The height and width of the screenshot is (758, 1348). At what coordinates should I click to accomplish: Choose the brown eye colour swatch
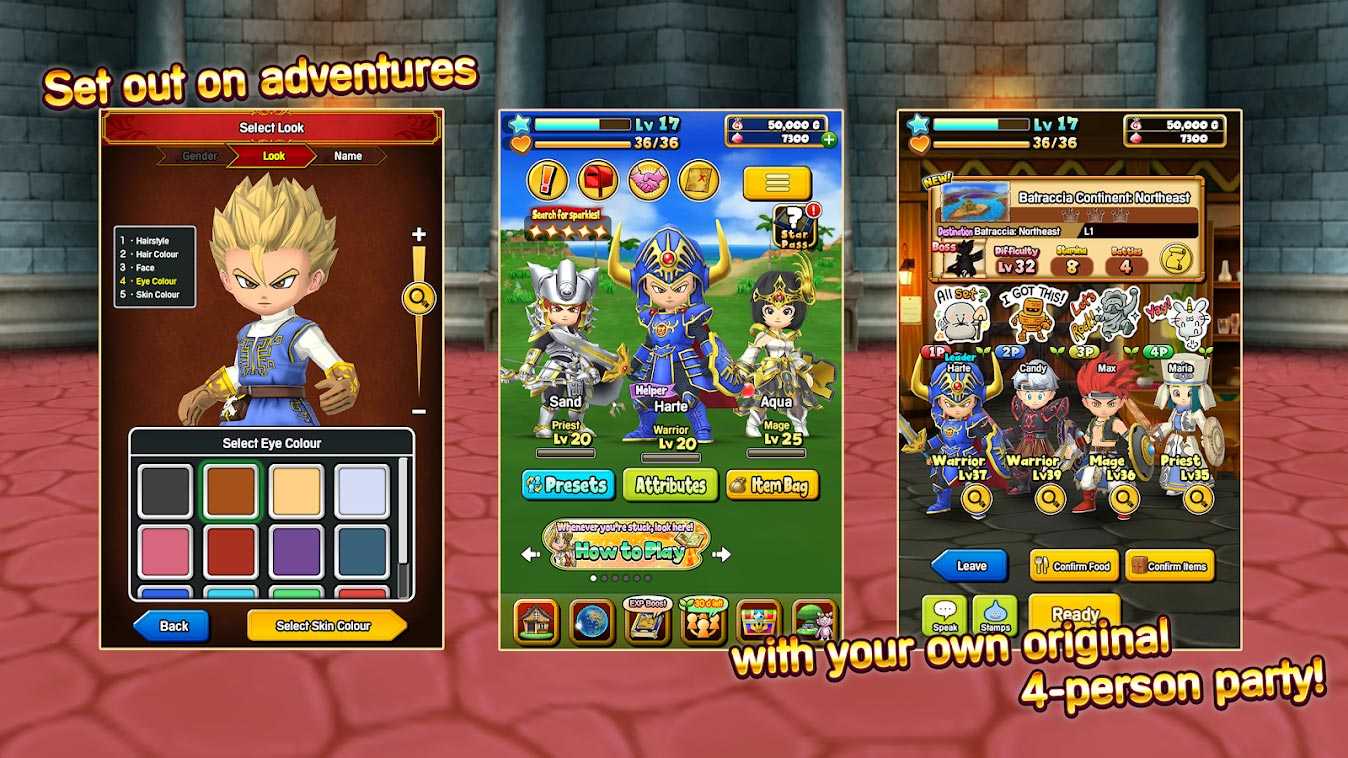click(230, 491)
